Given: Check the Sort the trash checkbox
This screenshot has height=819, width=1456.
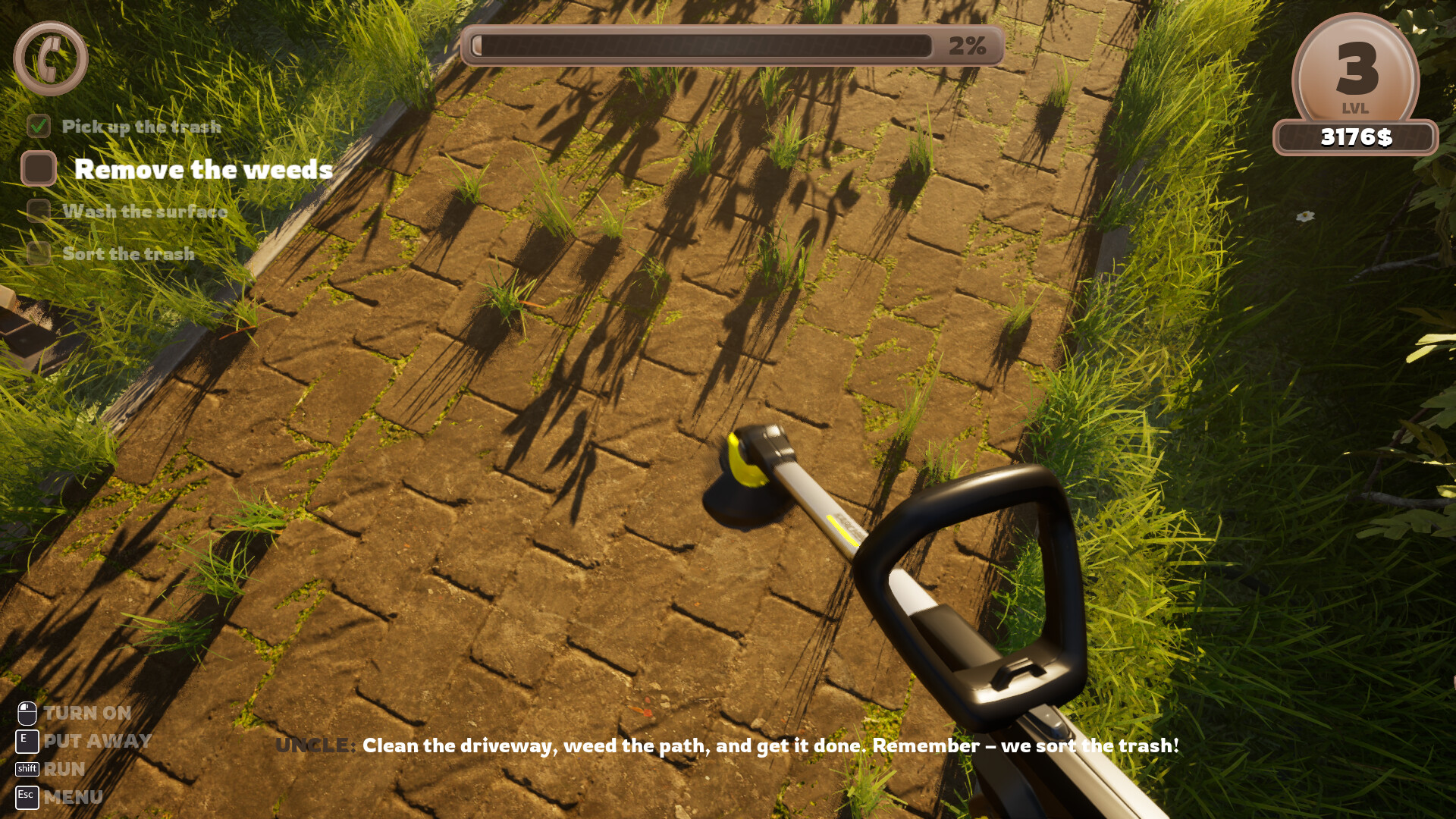Looking at the screenshot, I should point(38,254).
